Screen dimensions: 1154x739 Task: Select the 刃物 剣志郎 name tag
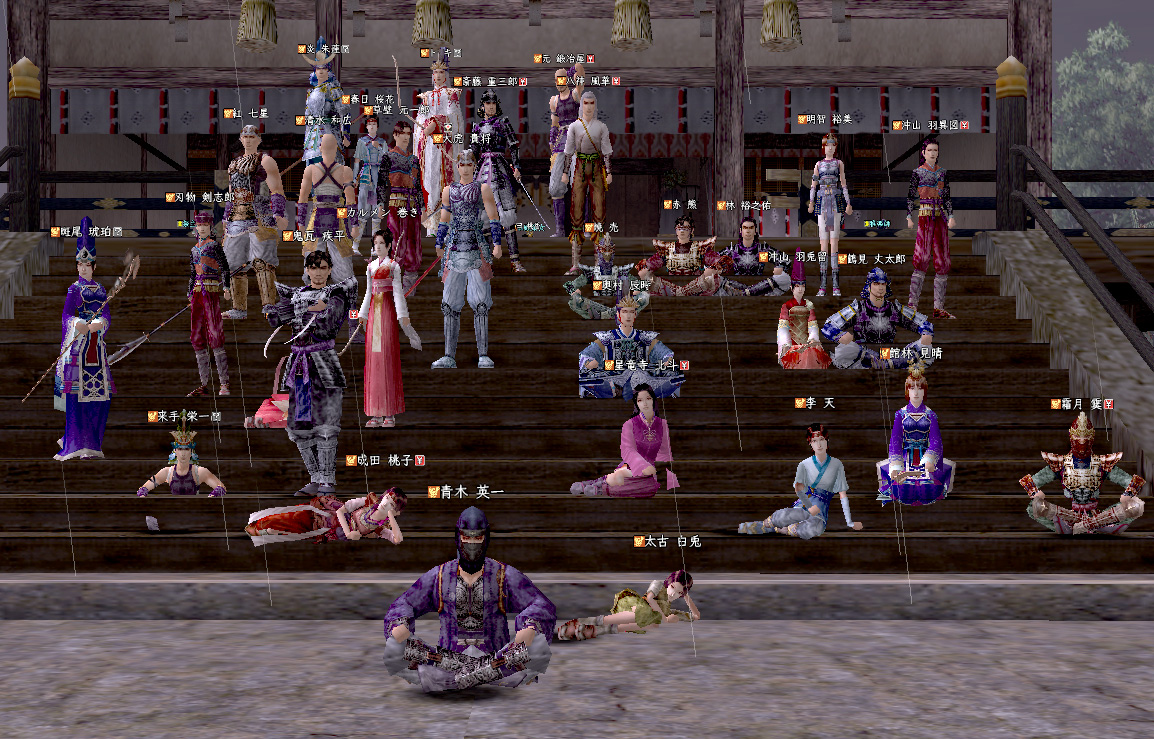202,198
